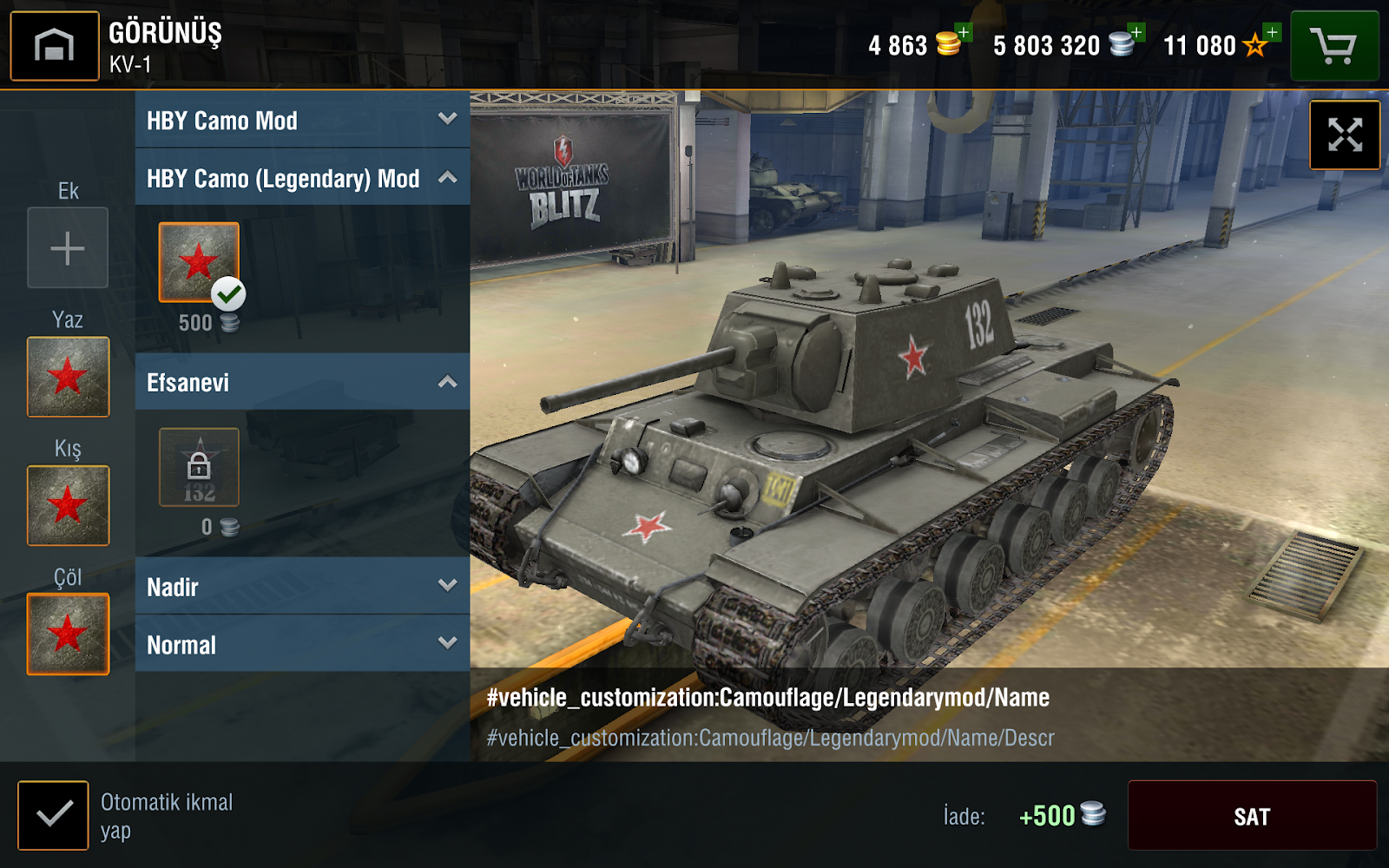Return to the garage home screen
Screen dimensions: 1389x868
tap(55, 46)
